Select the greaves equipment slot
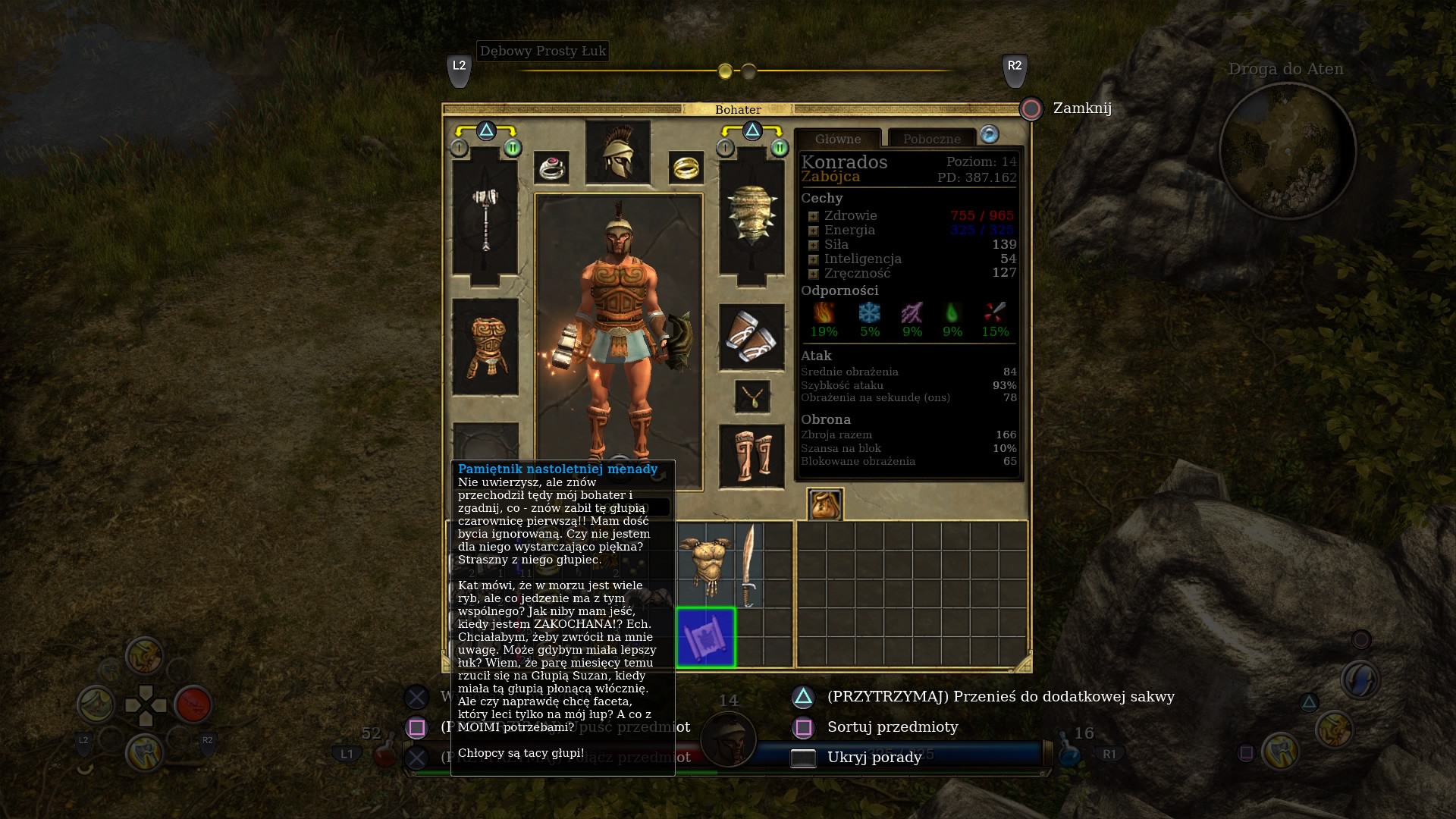This screenshot has width=1456, height=819. (752, 456)
